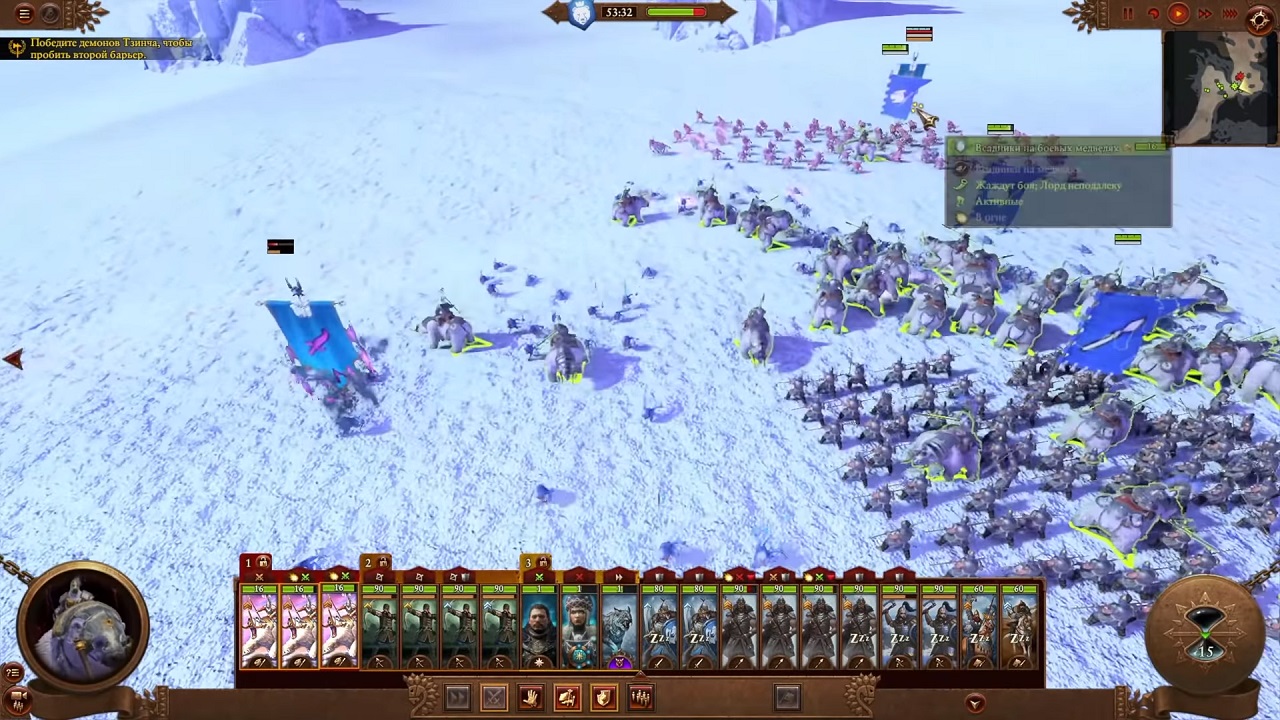Select unit group 2 tab
Screen dimensions: 1280x720
point(375,564)
